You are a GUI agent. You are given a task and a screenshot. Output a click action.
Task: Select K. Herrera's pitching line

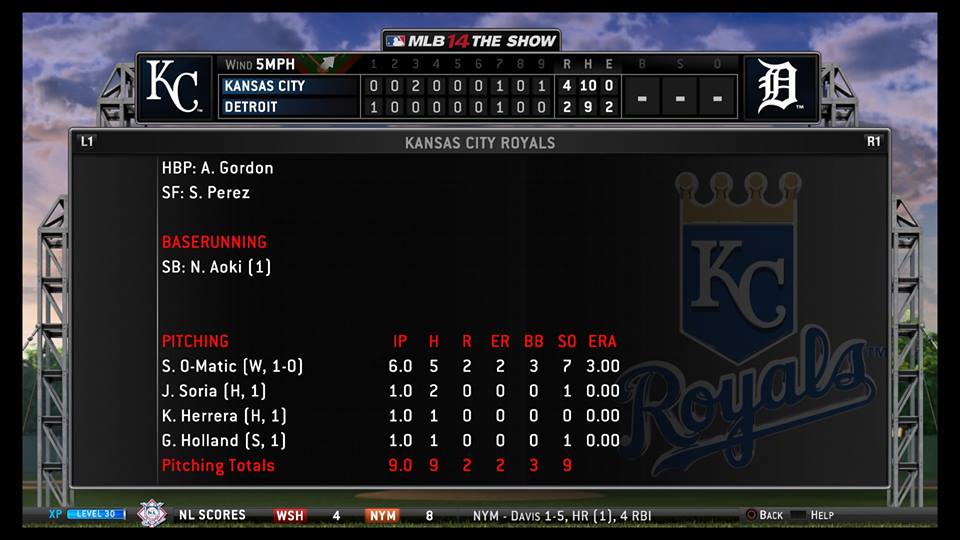[x=224, y=416]
